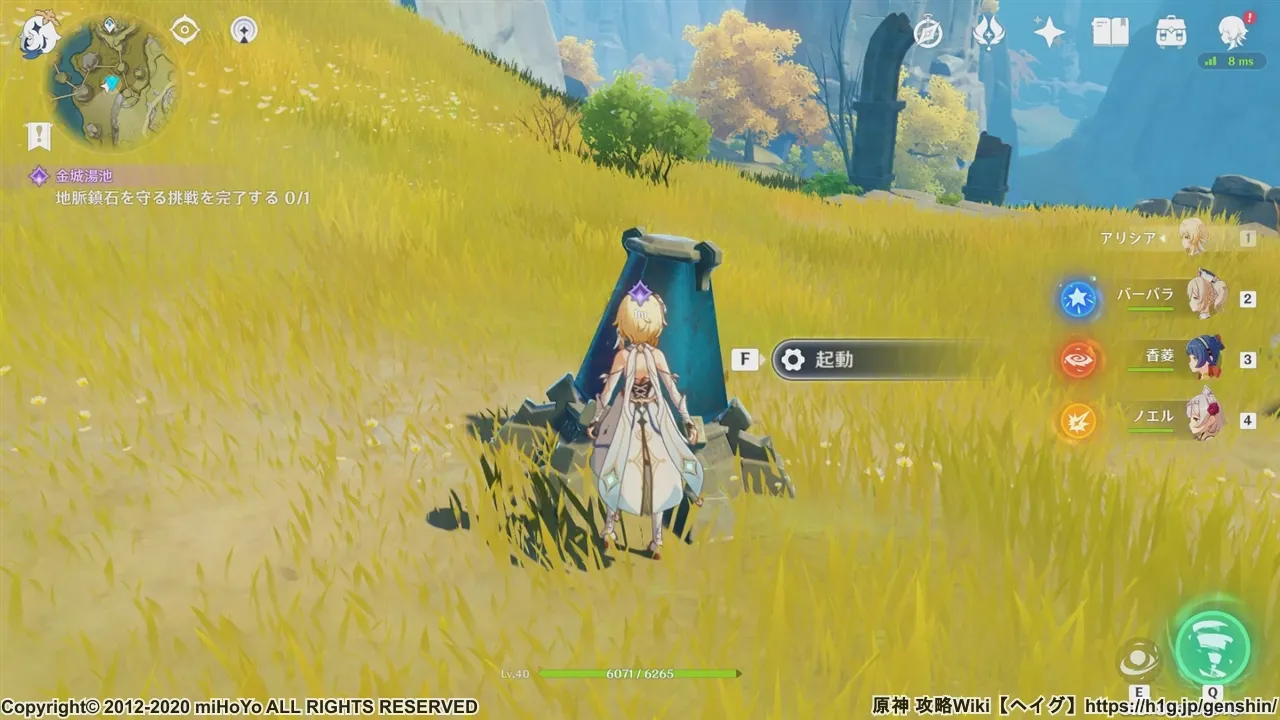Image resolution: width=1280 pixels, height=720 pixels.
Task: Open the Events overview compass icon
Action: click(927, 31)
